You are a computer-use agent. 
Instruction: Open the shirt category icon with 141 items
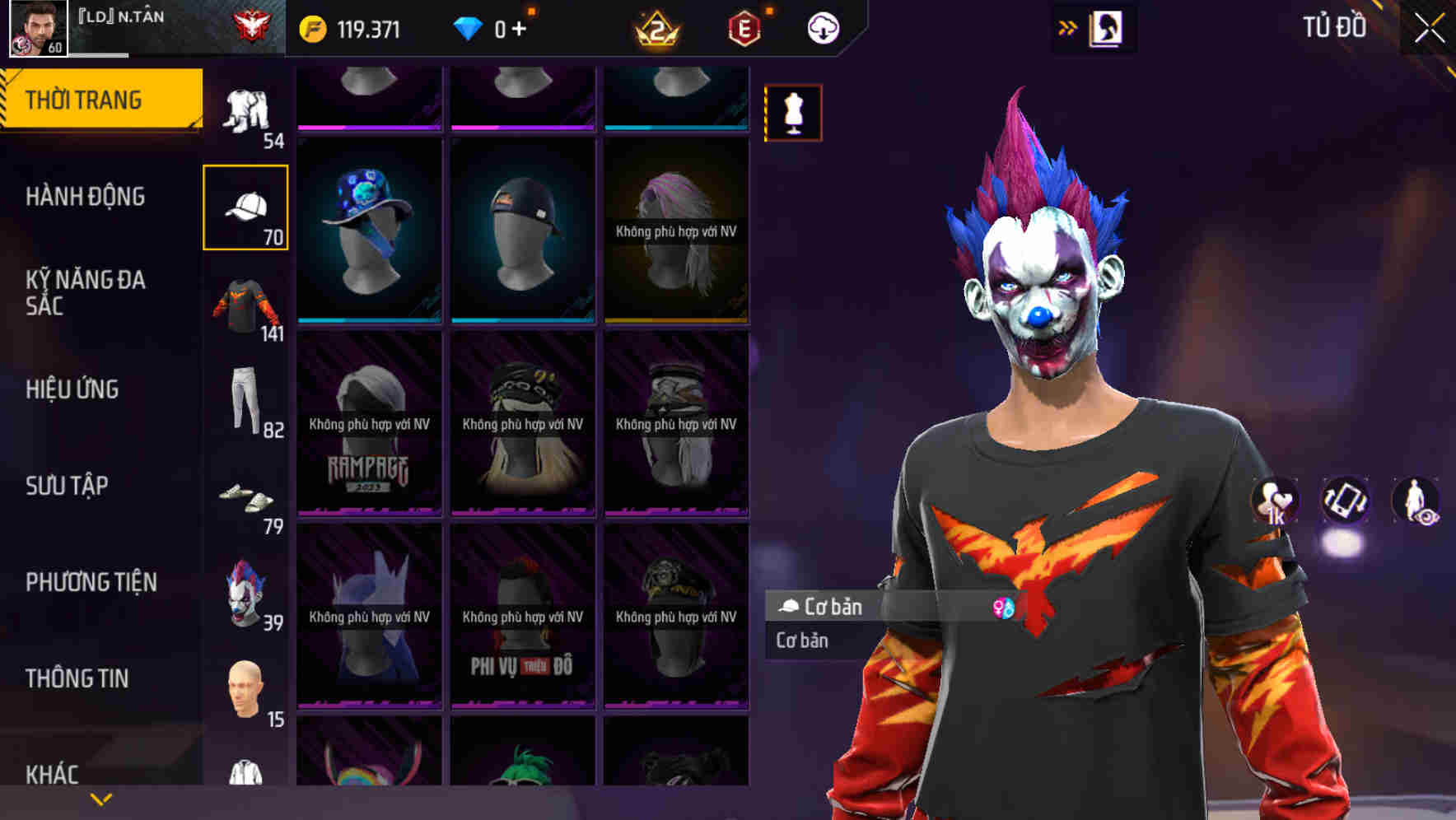coord(246,305)
